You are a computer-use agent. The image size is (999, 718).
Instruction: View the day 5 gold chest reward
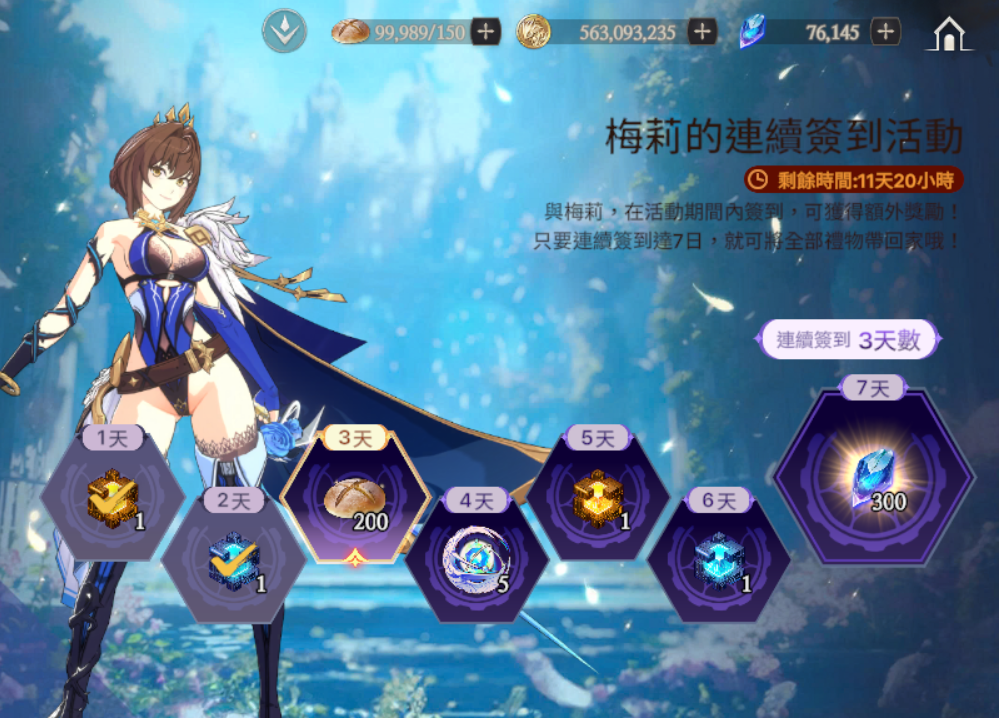pos(598,497)
